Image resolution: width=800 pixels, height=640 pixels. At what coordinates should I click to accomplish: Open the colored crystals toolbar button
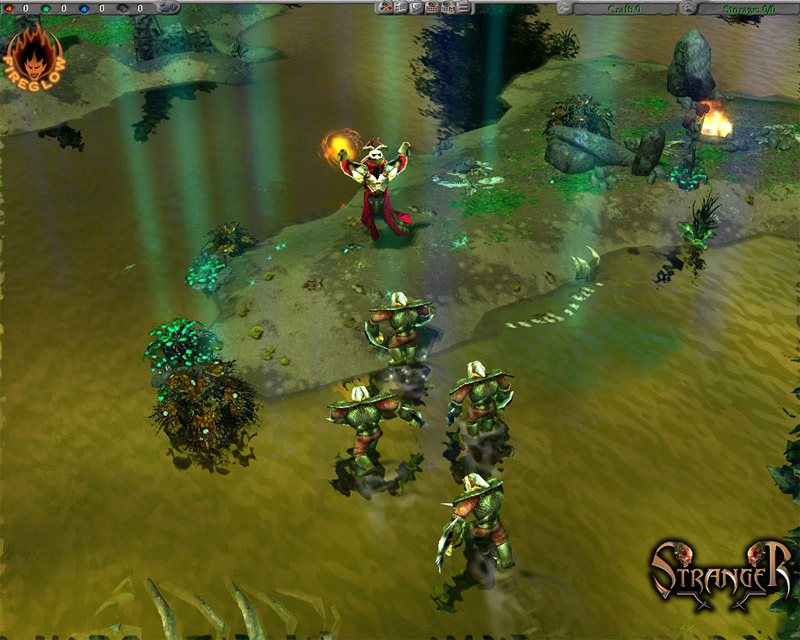coord(385,8)
